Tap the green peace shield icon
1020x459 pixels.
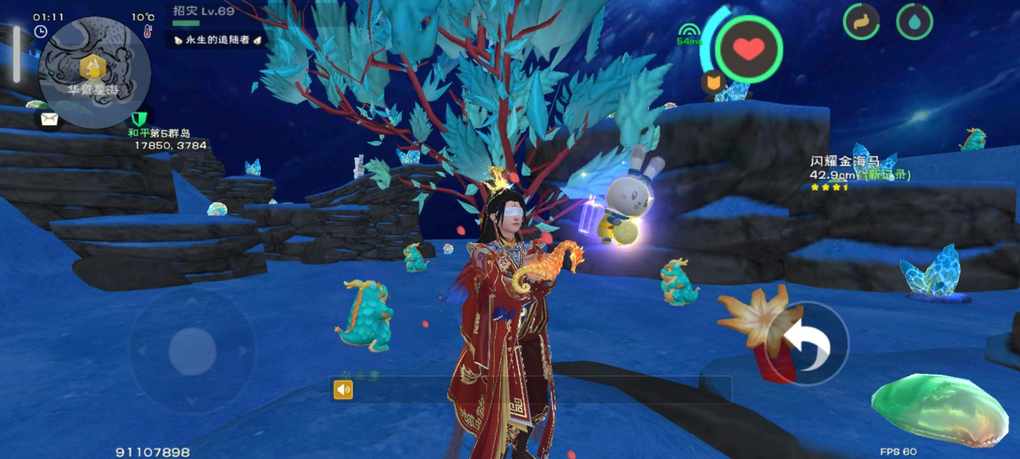click(137, 119)
